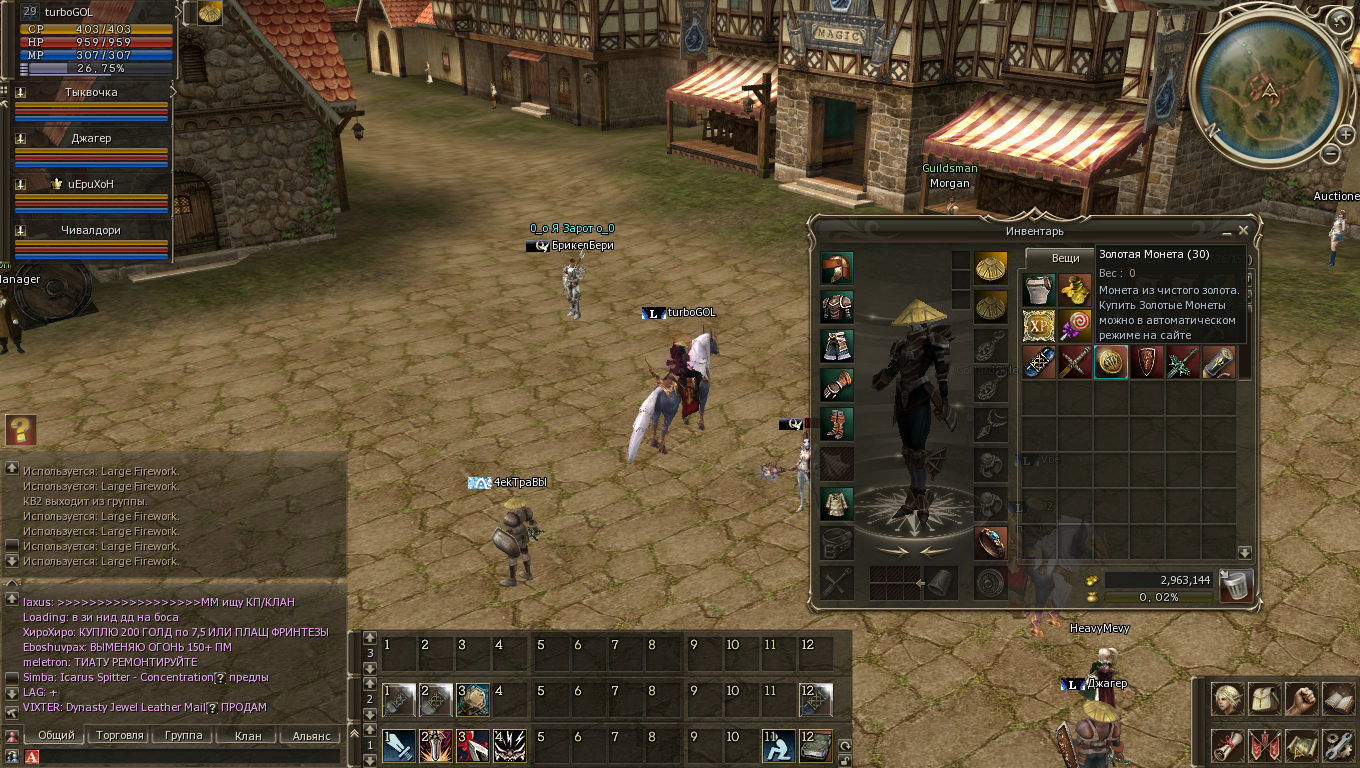Zoom out on the minimap

(1330, 154)
